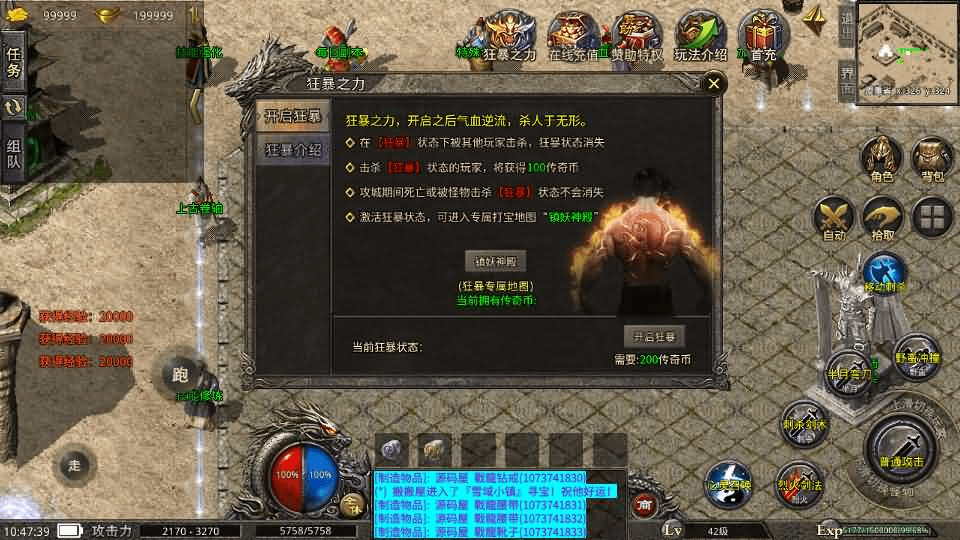Close the 狂暴之力 dialog window
The image size is (960, 540).
coord(713,85)
